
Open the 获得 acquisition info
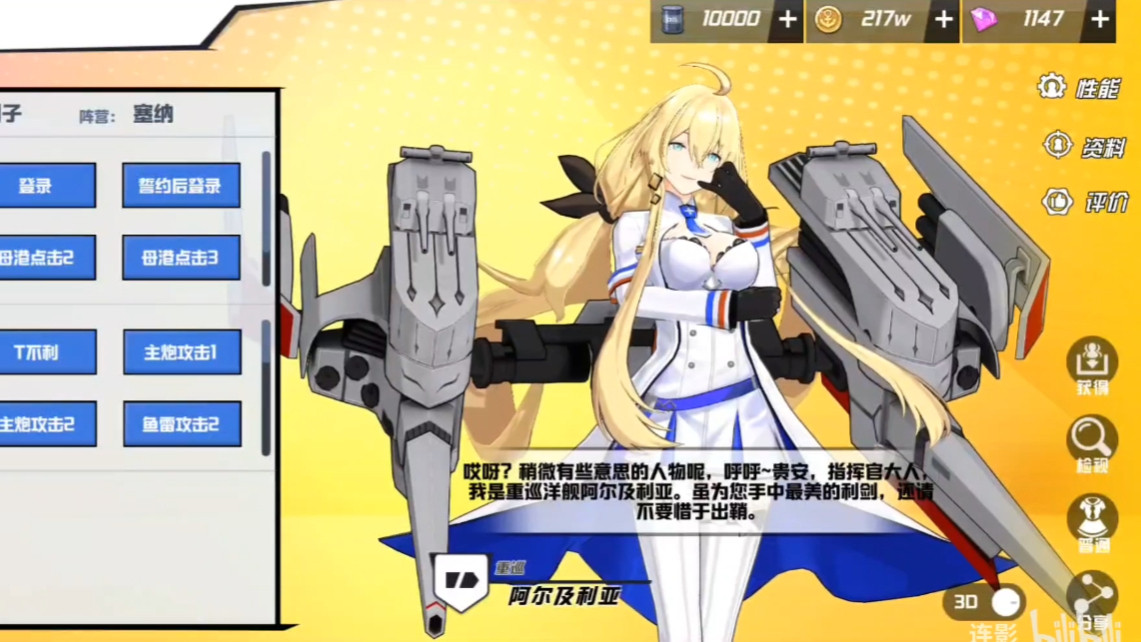pyautogui.click(x=1092, y=365)
